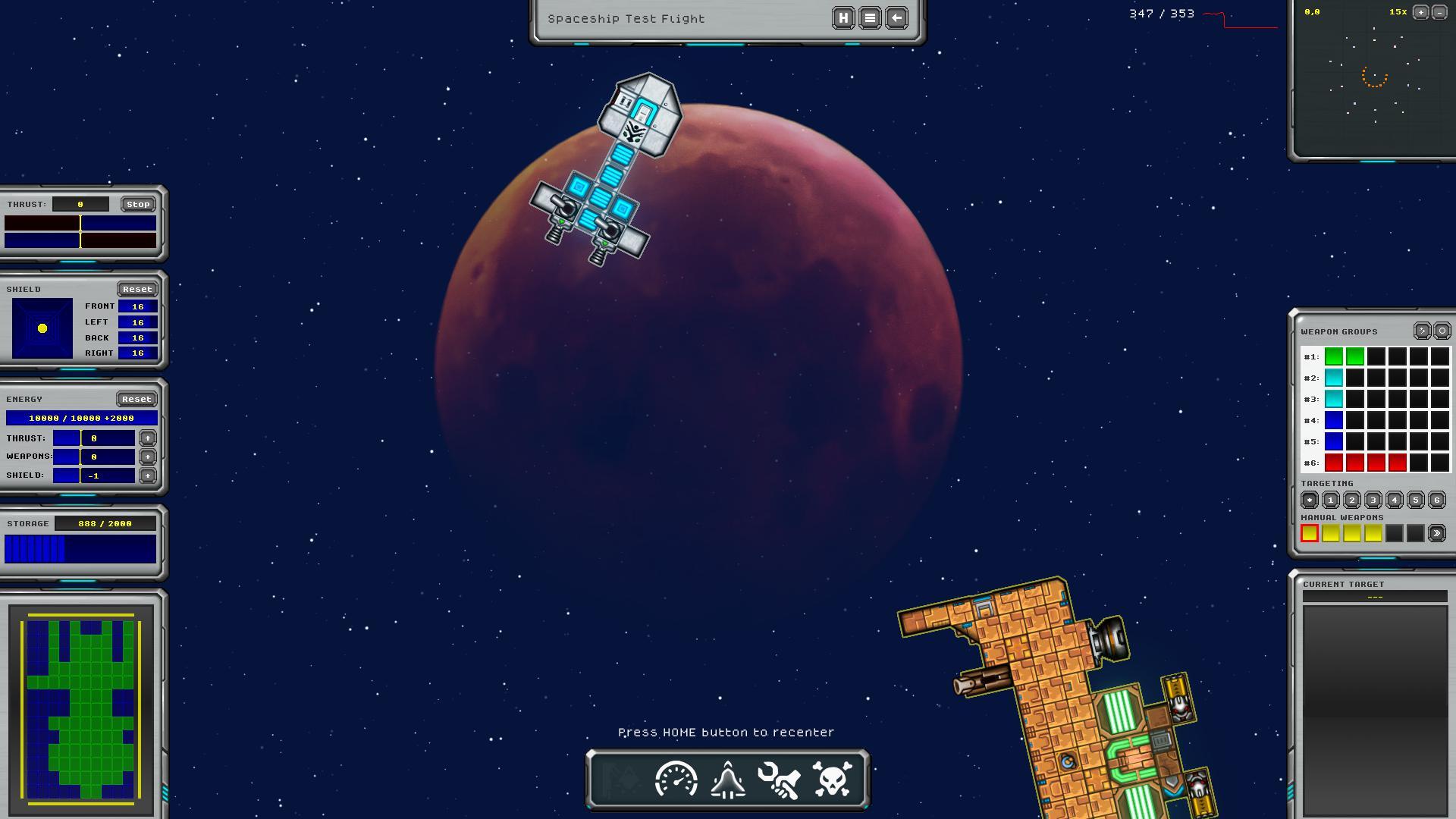Viewport: 1456px width, 819px height.
Task: Click the back arrow icon in the title bar
Action: click(x=896, y=17)
